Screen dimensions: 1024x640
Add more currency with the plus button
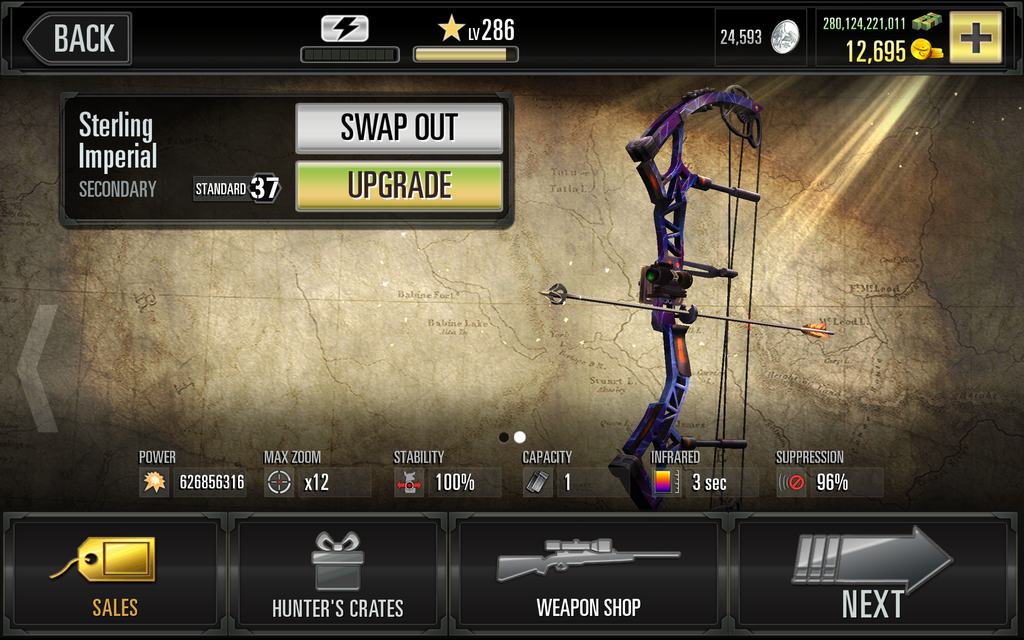975,38
